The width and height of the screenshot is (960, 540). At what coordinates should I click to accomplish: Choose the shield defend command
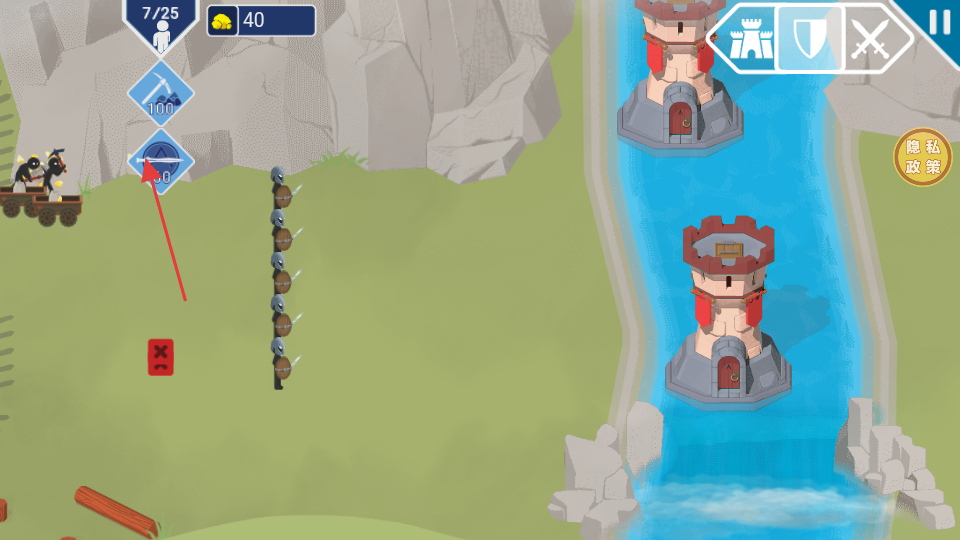pos(808,40)
